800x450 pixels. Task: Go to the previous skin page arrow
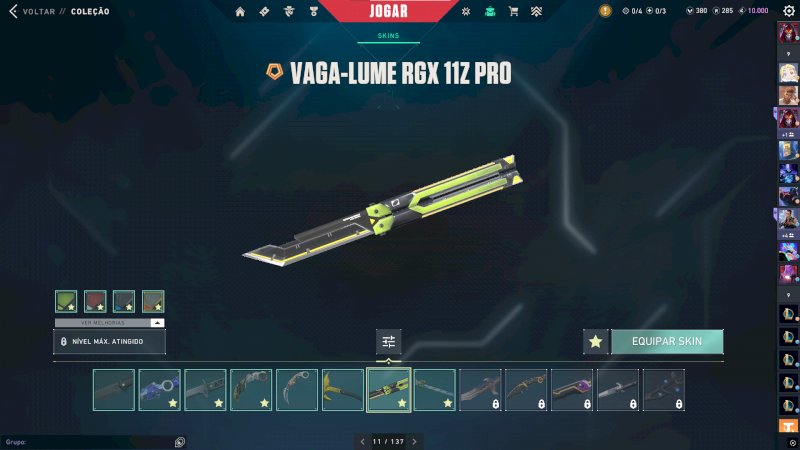(362, 441)
